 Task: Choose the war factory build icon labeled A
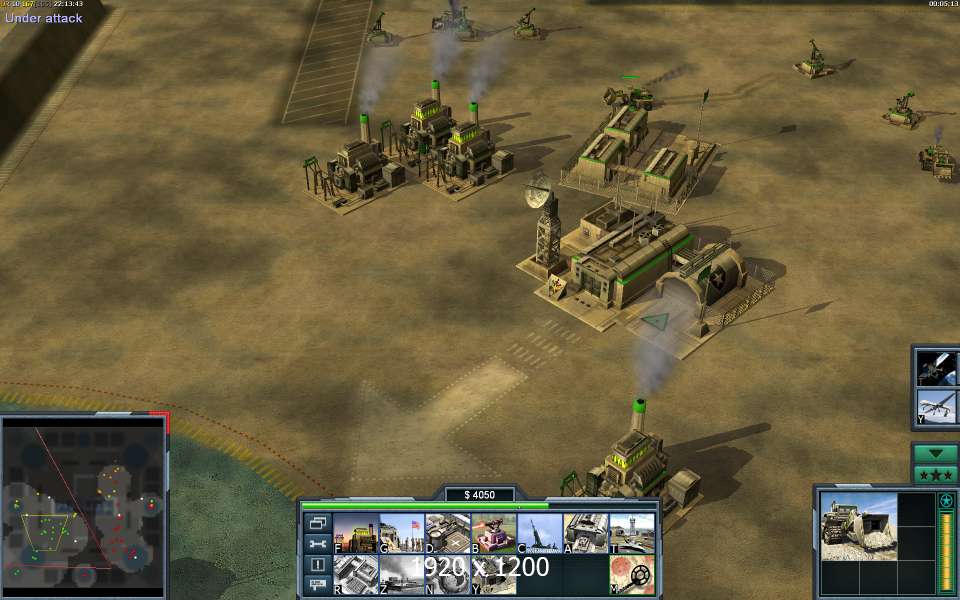tap(585, 533)
